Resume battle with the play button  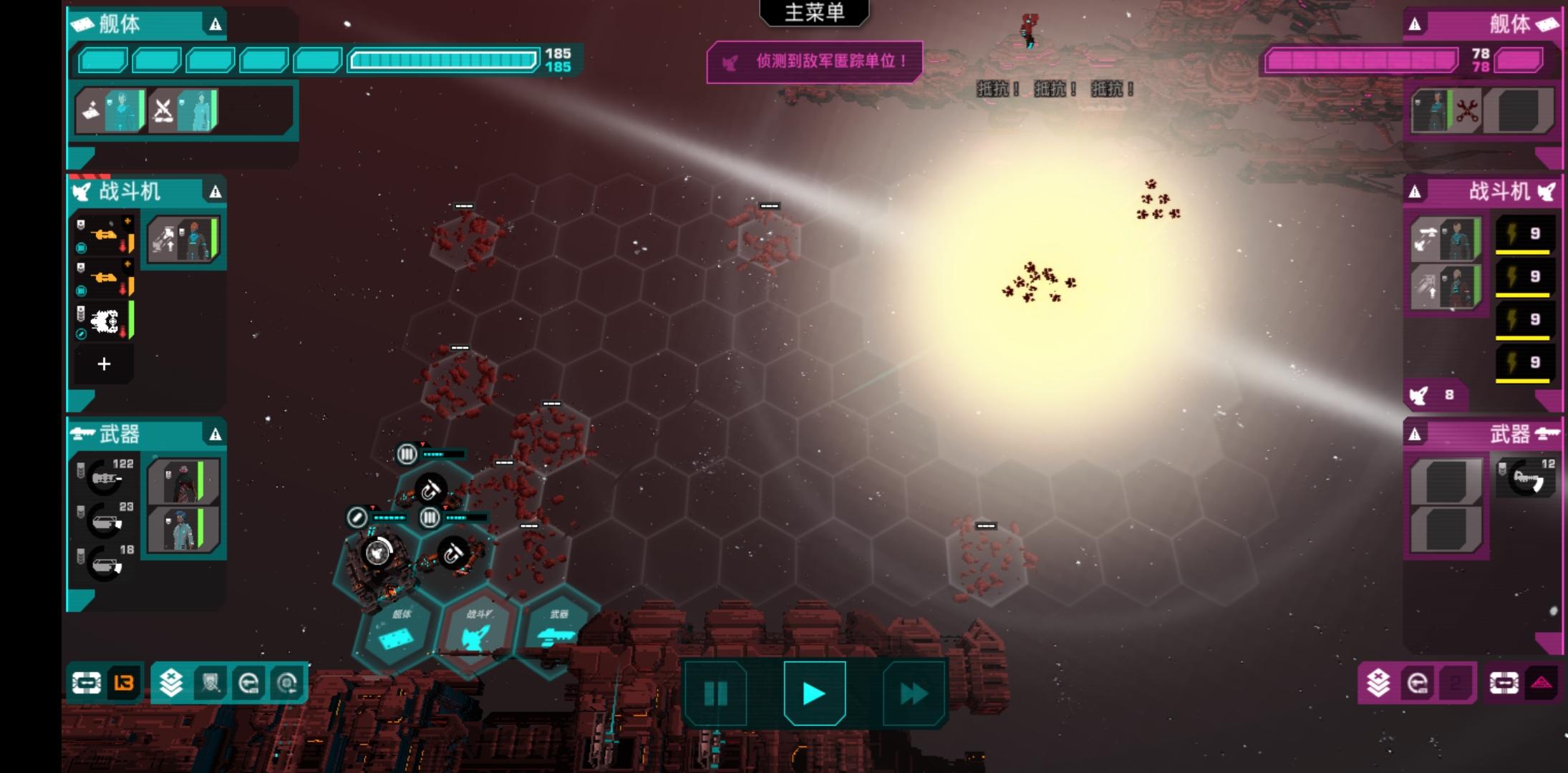pyautogui.click(x=814, y=693)
